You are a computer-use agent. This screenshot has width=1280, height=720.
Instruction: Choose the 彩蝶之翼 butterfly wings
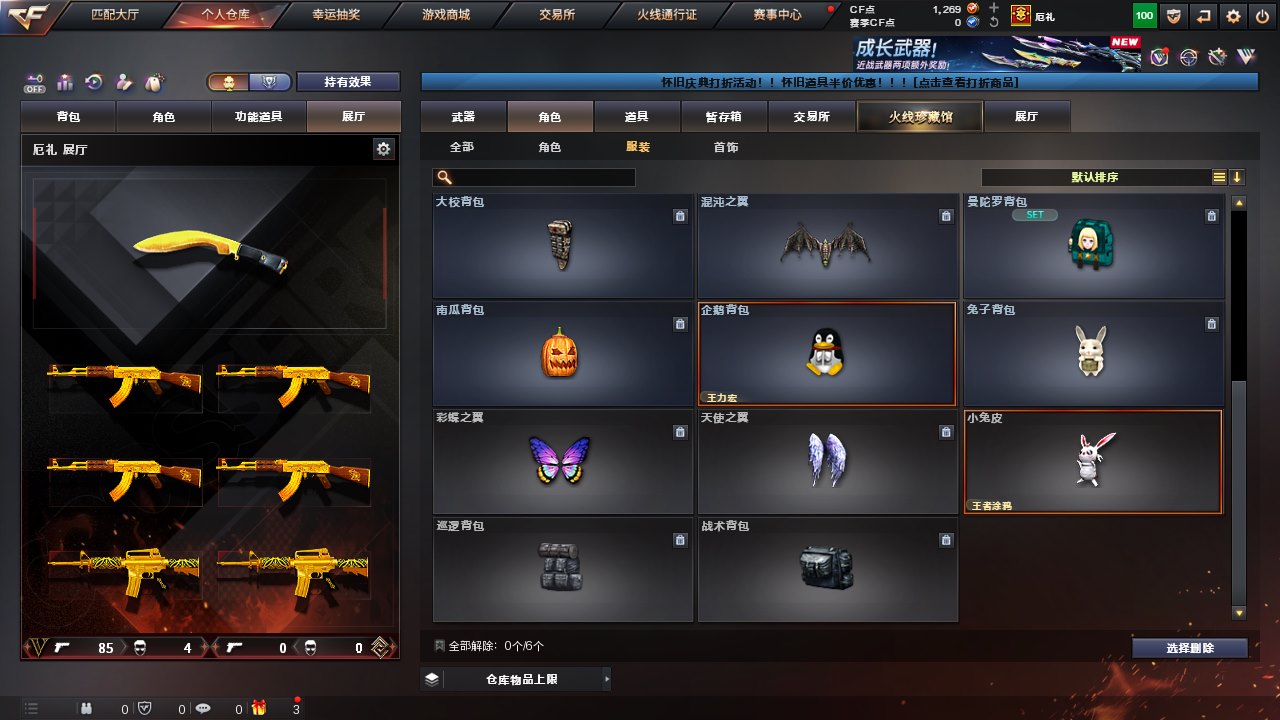[562, 462]
